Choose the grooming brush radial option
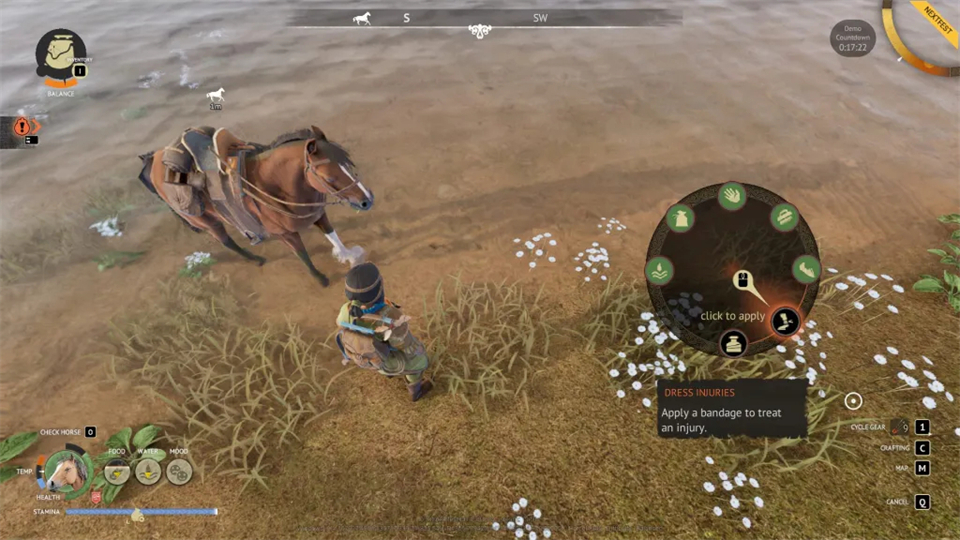Viewport: 960px width, 540px height. 783,217
